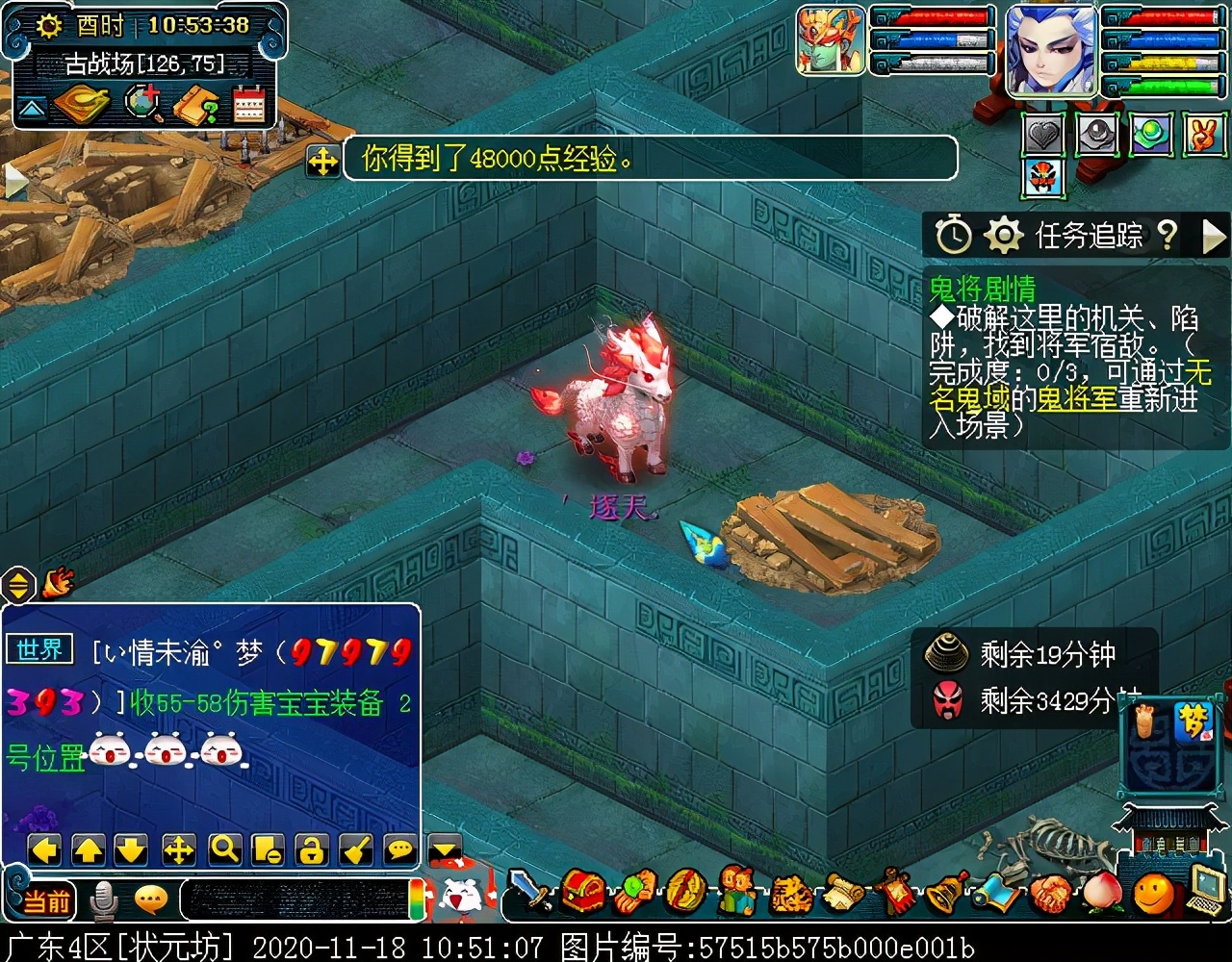Click the sword attack icon
Image resolution: width=1232 pixels, height=962 pixels.
[530, 891]
